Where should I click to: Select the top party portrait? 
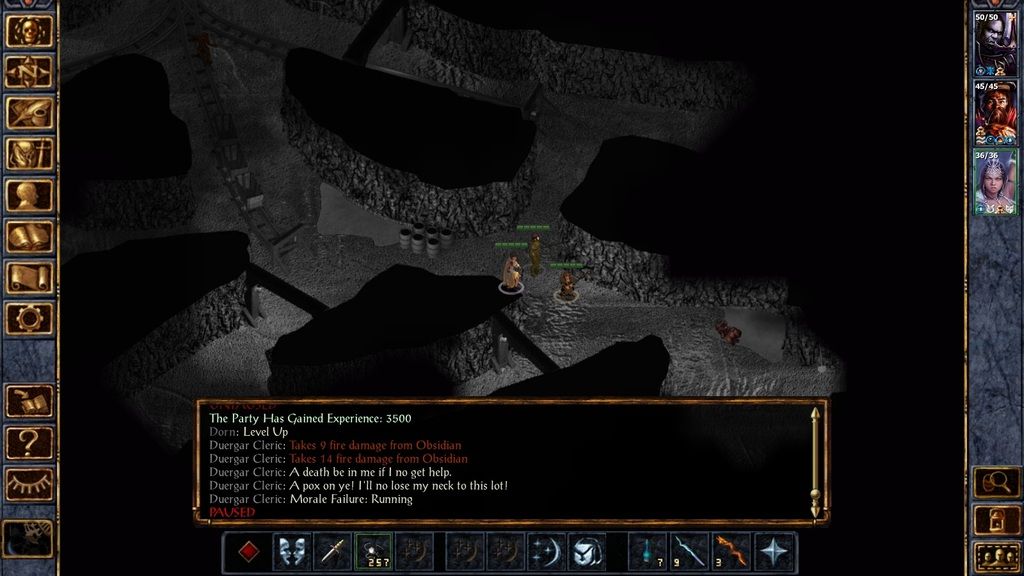tap(995, 43)
